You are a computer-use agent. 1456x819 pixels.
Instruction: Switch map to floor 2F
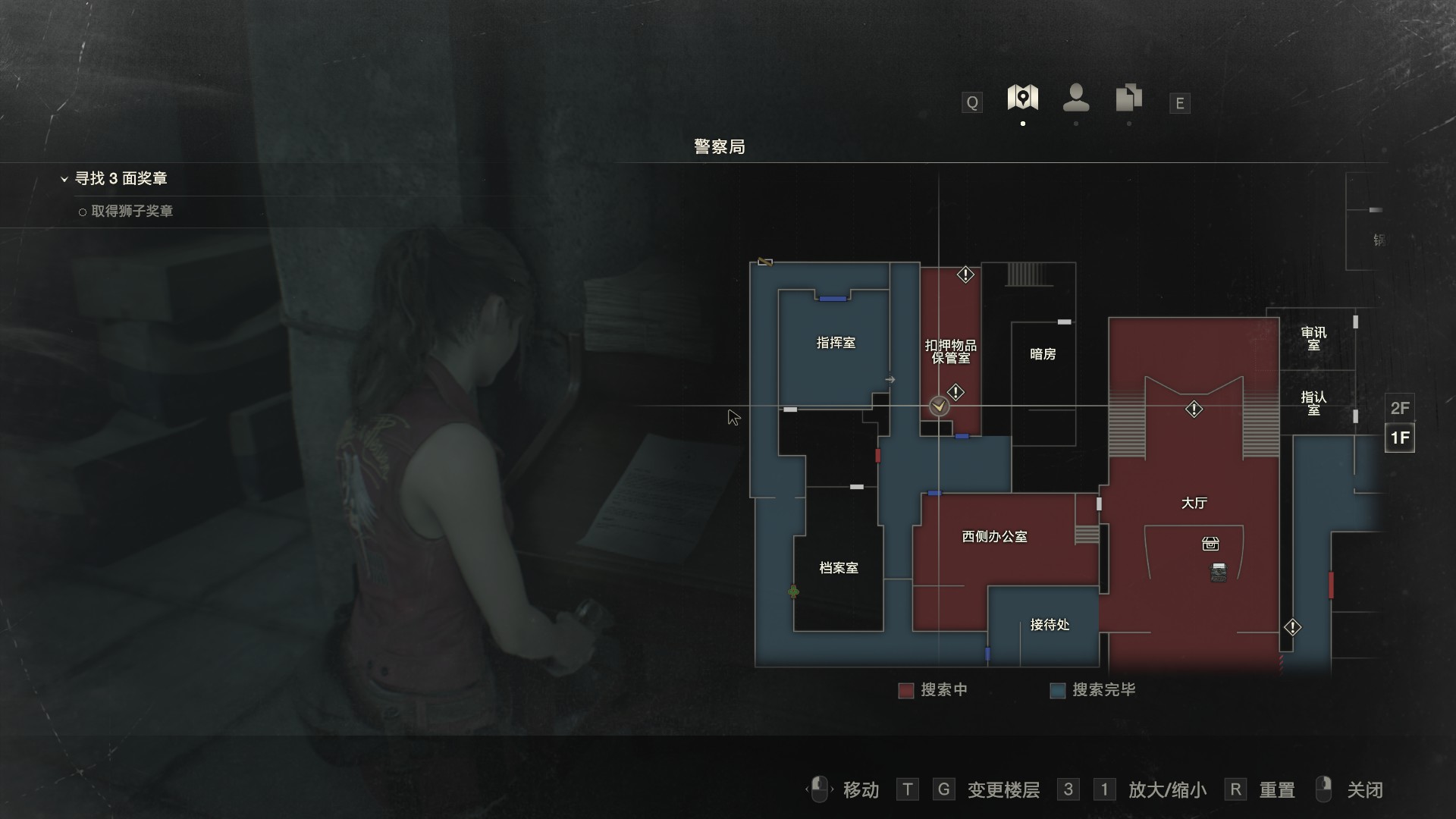coord(1399,408)
